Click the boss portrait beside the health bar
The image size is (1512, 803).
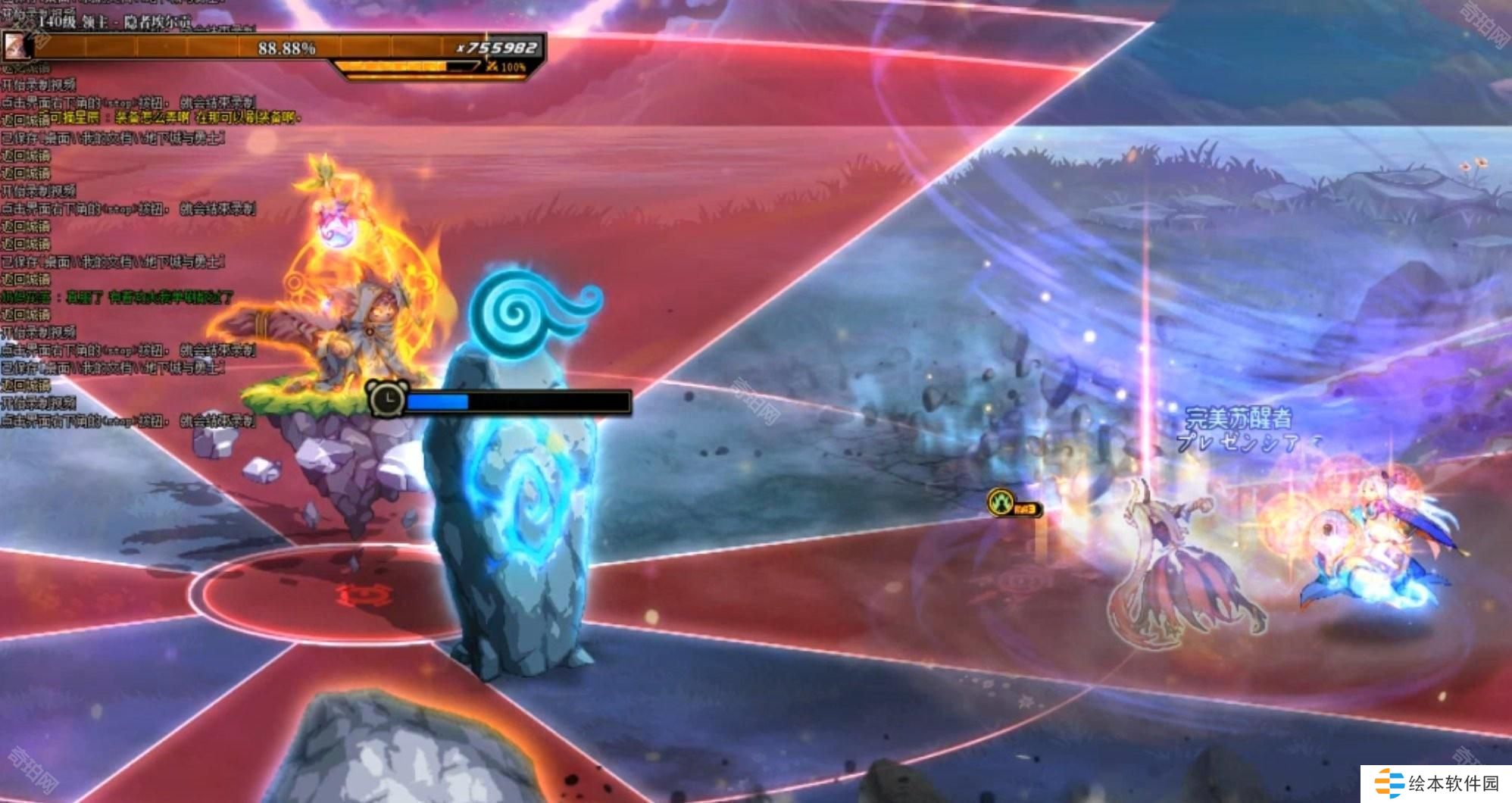(17, 47)
